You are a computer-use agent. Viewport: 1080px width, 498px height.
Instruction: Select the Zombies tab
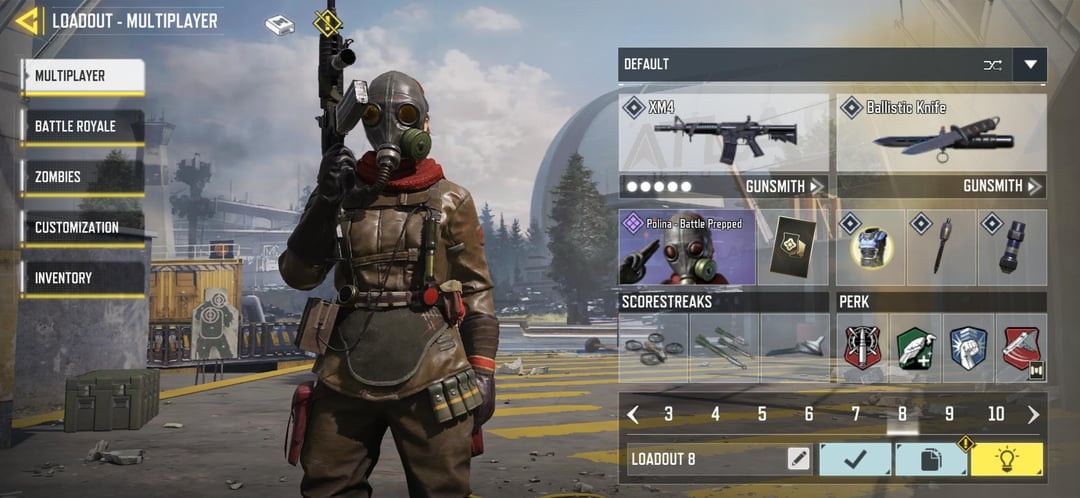[x=84, y=177]
